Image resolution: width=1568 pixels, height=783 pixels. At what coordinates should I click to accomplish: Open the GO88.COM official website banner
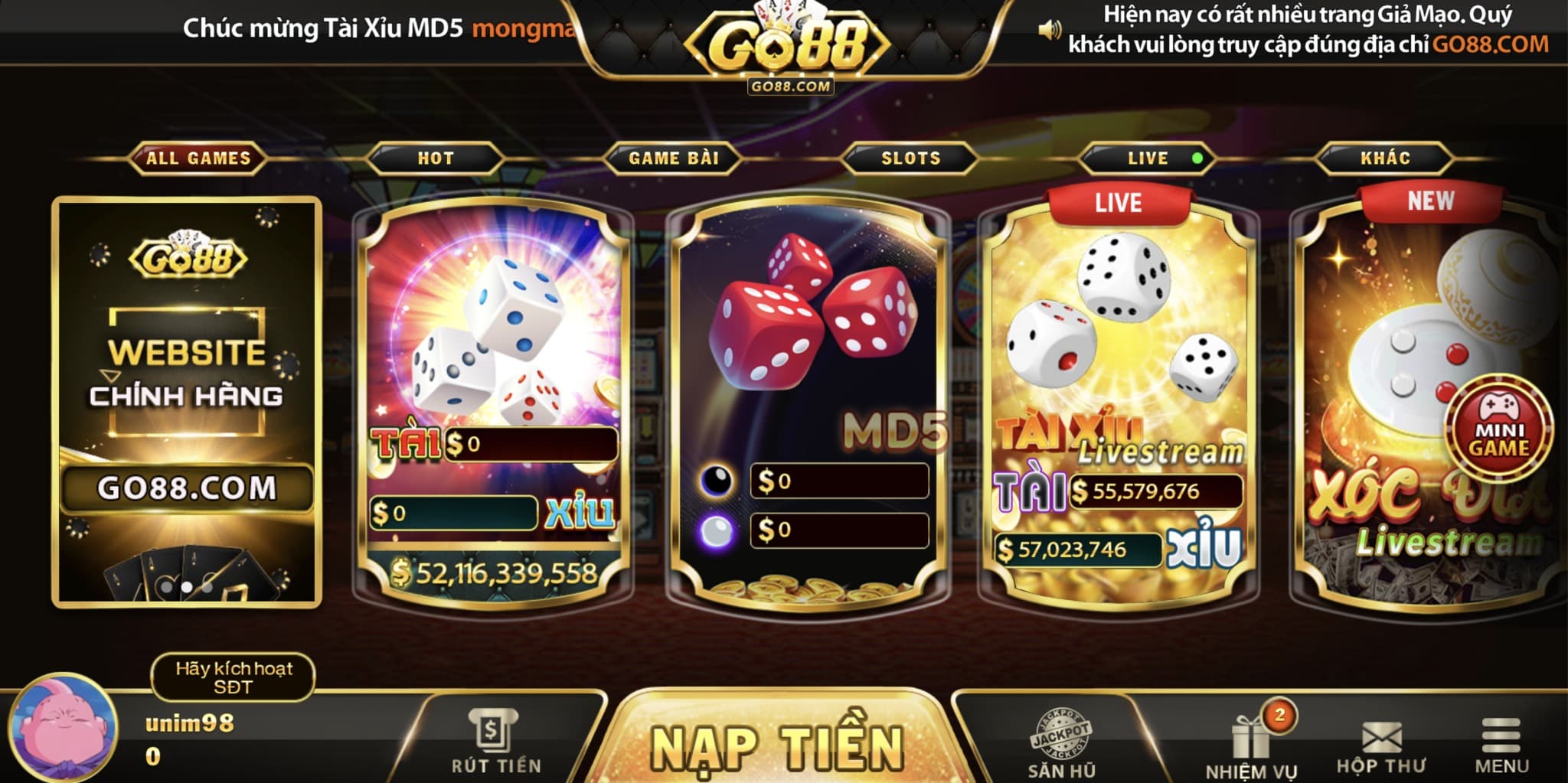click(187, 402)
